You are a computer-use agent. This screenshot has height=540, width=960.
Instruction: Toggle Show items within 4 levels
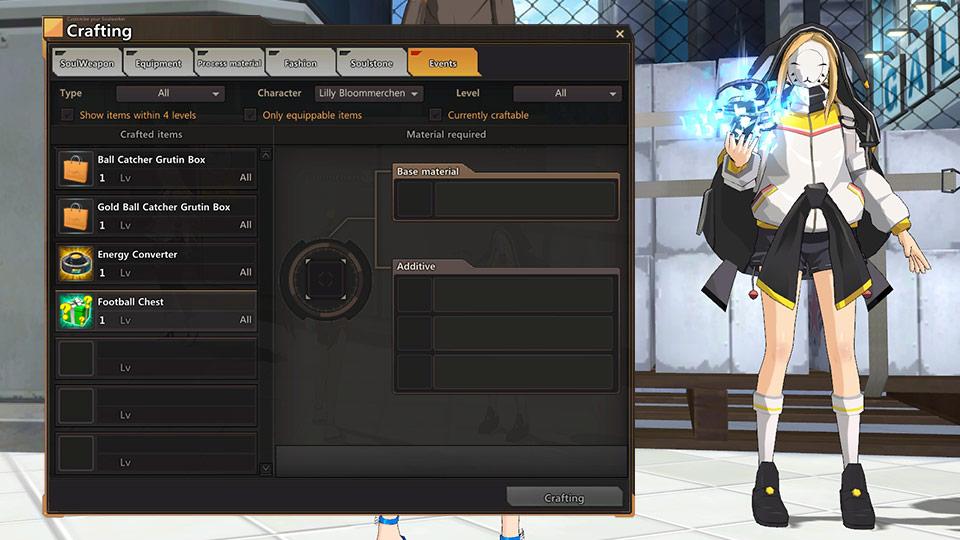(x=68, y=115)
